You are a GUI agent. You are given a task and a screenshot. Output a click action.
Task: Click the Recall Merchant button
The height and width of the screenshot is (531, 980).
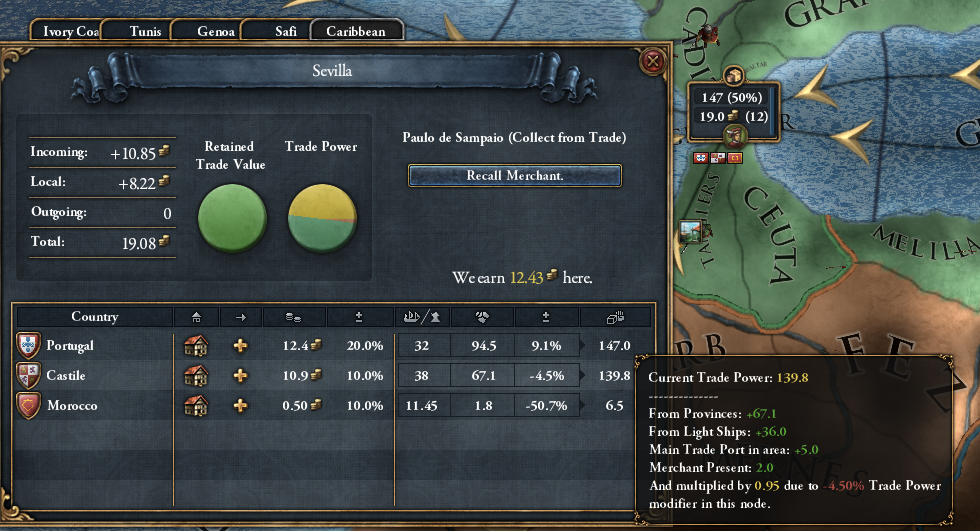515,176
